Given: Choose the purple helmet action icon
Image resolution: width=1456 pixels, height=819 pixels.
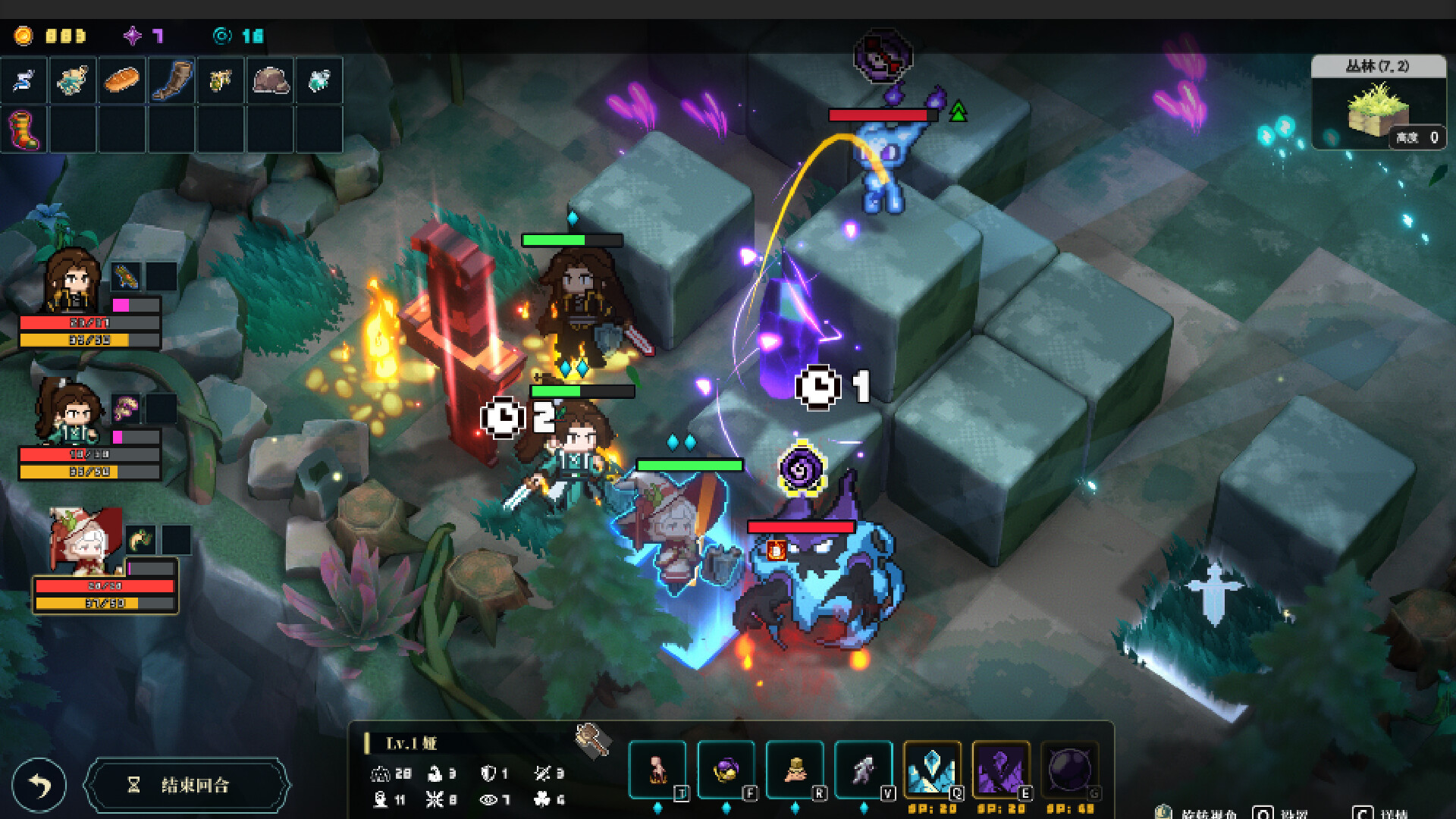Looking at the screenshot, I should 726,769.
